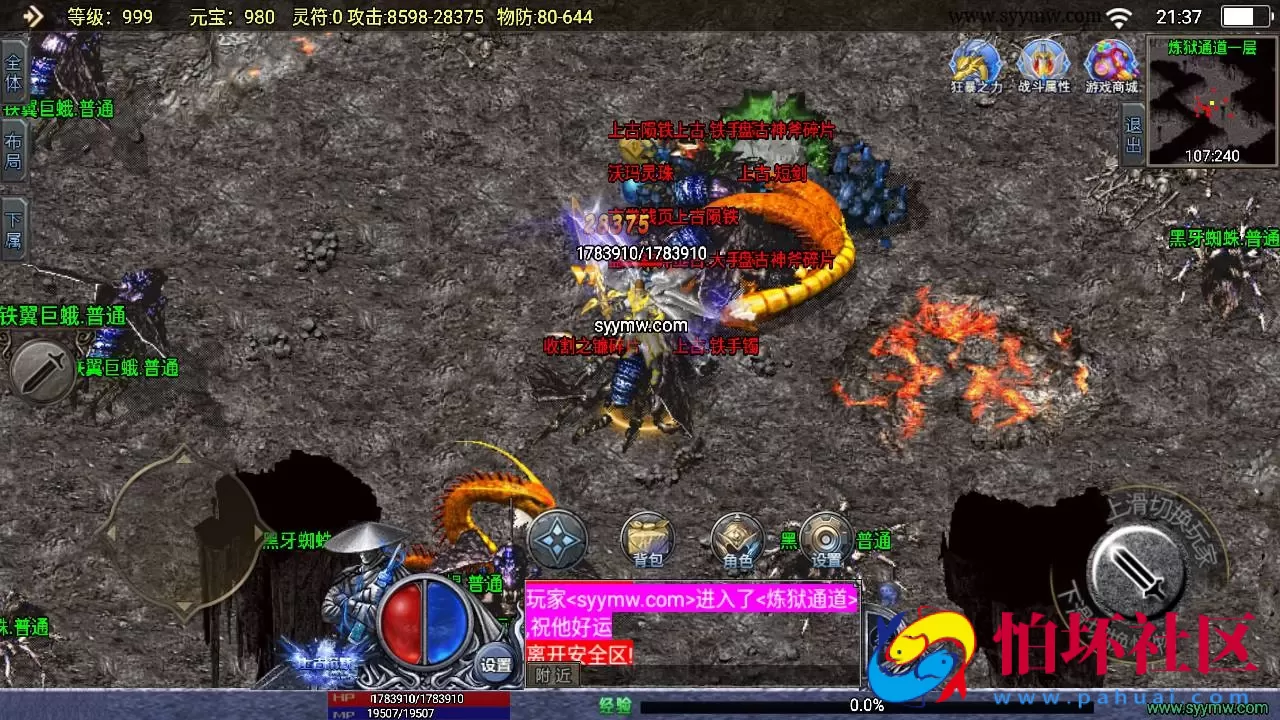Screen dimensions: 1280x720
Task: Click the 退出 exit button
Action: click(1133, 135)
